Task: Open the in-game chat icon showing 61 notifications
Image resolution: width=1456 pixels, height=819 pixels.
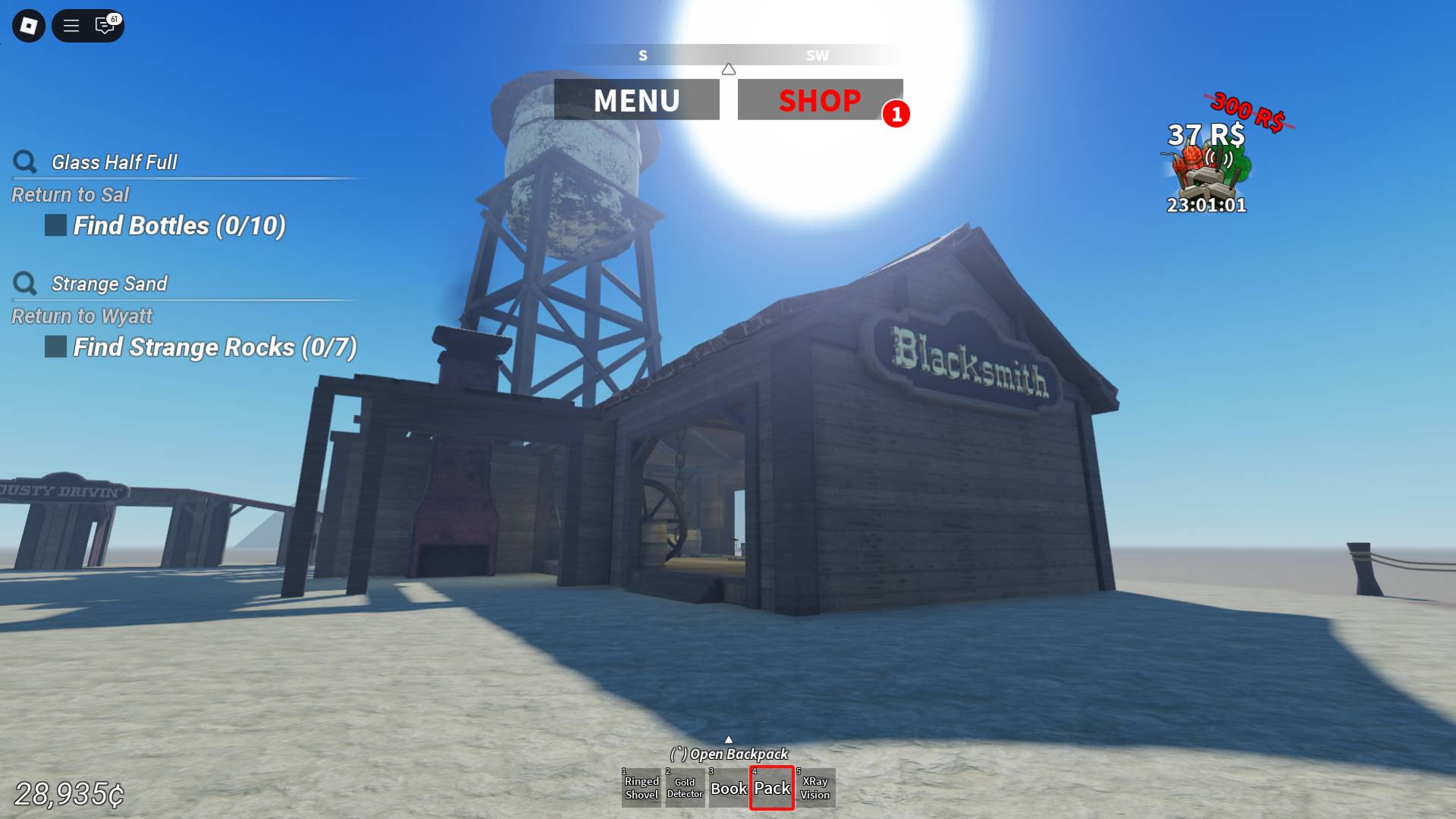Action: tap(105, 26)
